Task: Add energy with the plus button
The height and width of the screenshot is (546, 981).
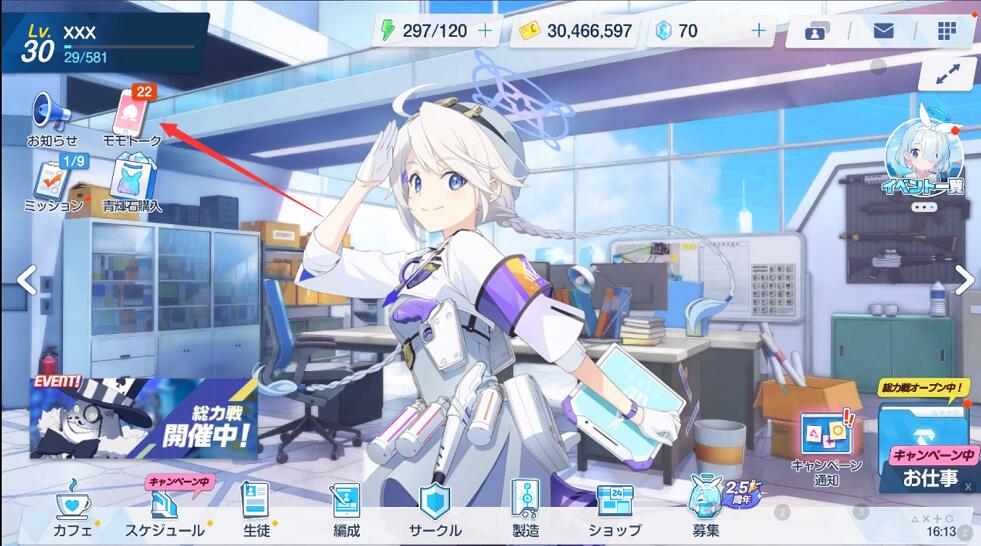Action: pos(486,31)
